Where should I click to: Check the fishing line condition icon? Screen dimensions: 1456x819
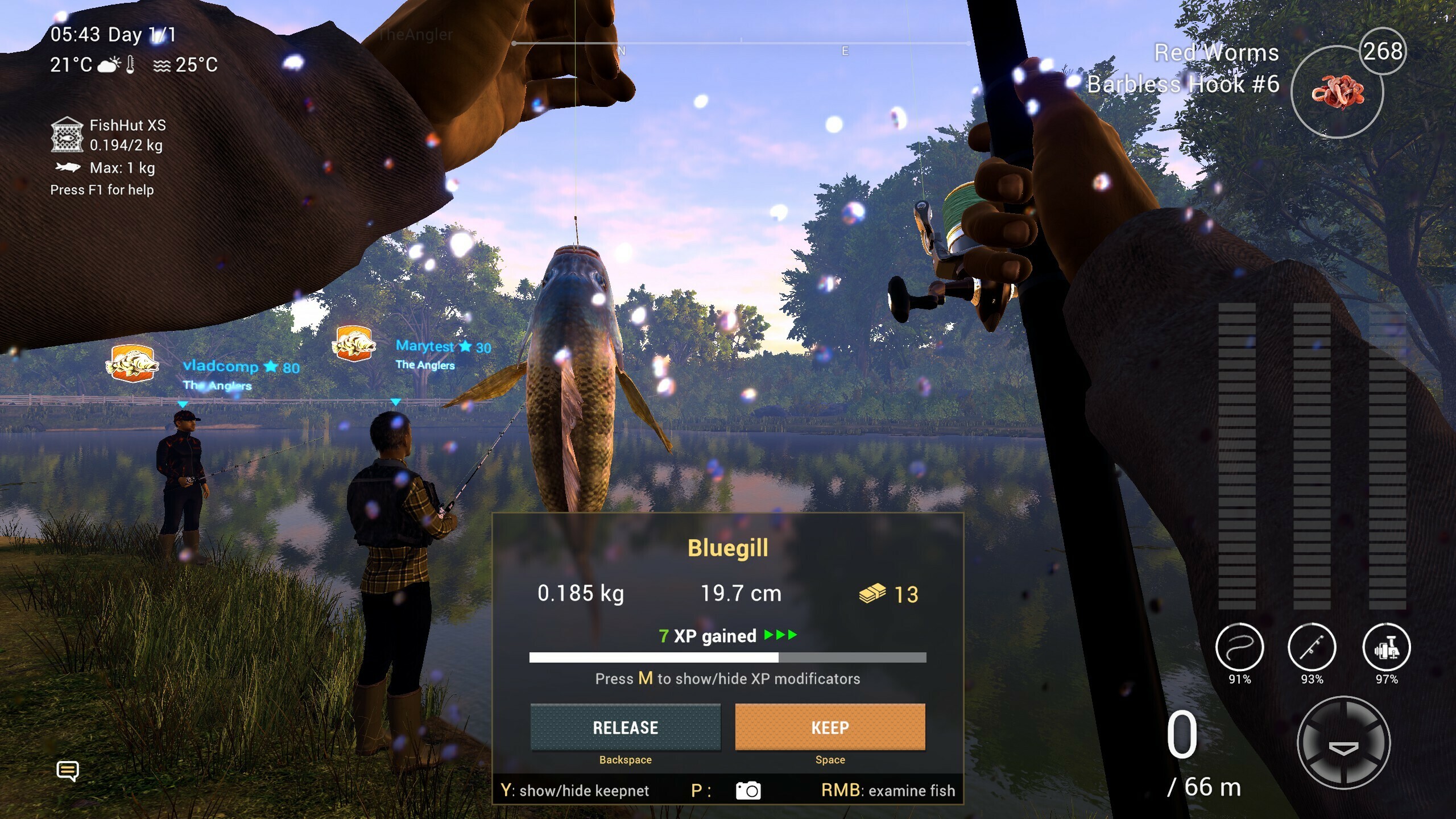click(1239, 648)
